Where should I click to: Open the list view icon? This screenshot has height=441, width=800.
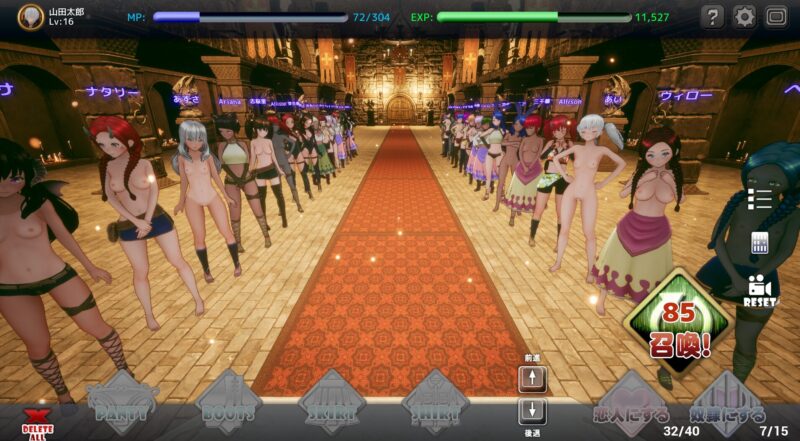pos(760,198)
